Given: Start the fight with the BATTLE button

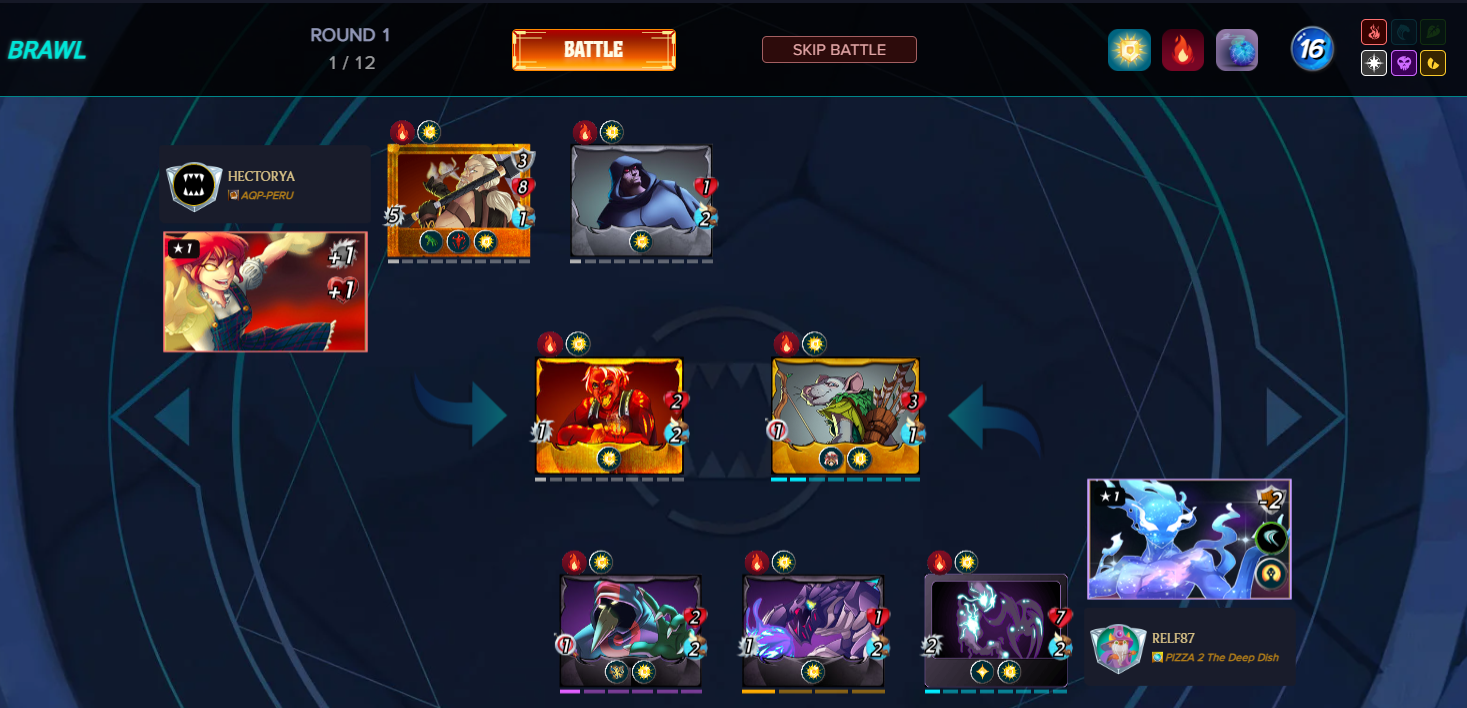Looking at the screenshot, I should point(593,50).
